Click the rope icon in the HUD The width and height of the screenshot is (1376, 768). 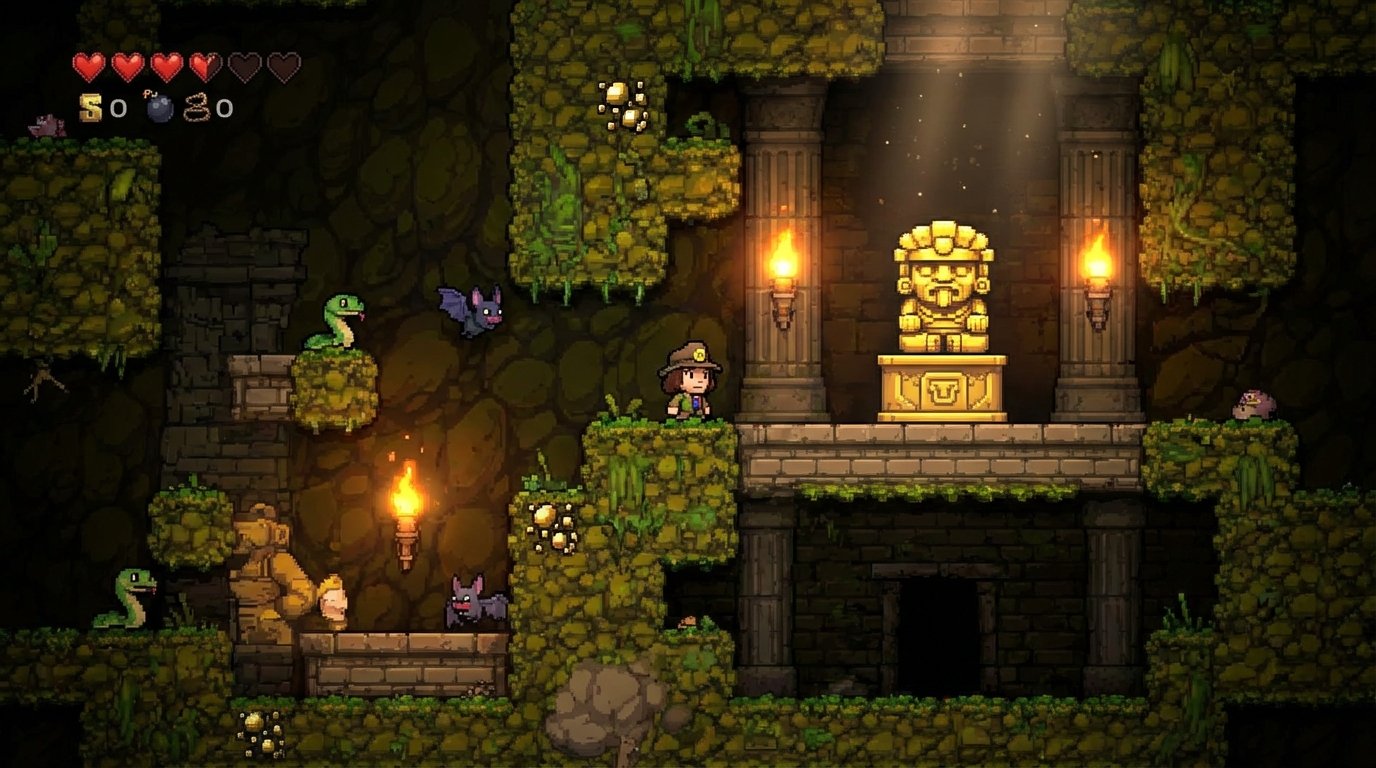coord(195,105)
